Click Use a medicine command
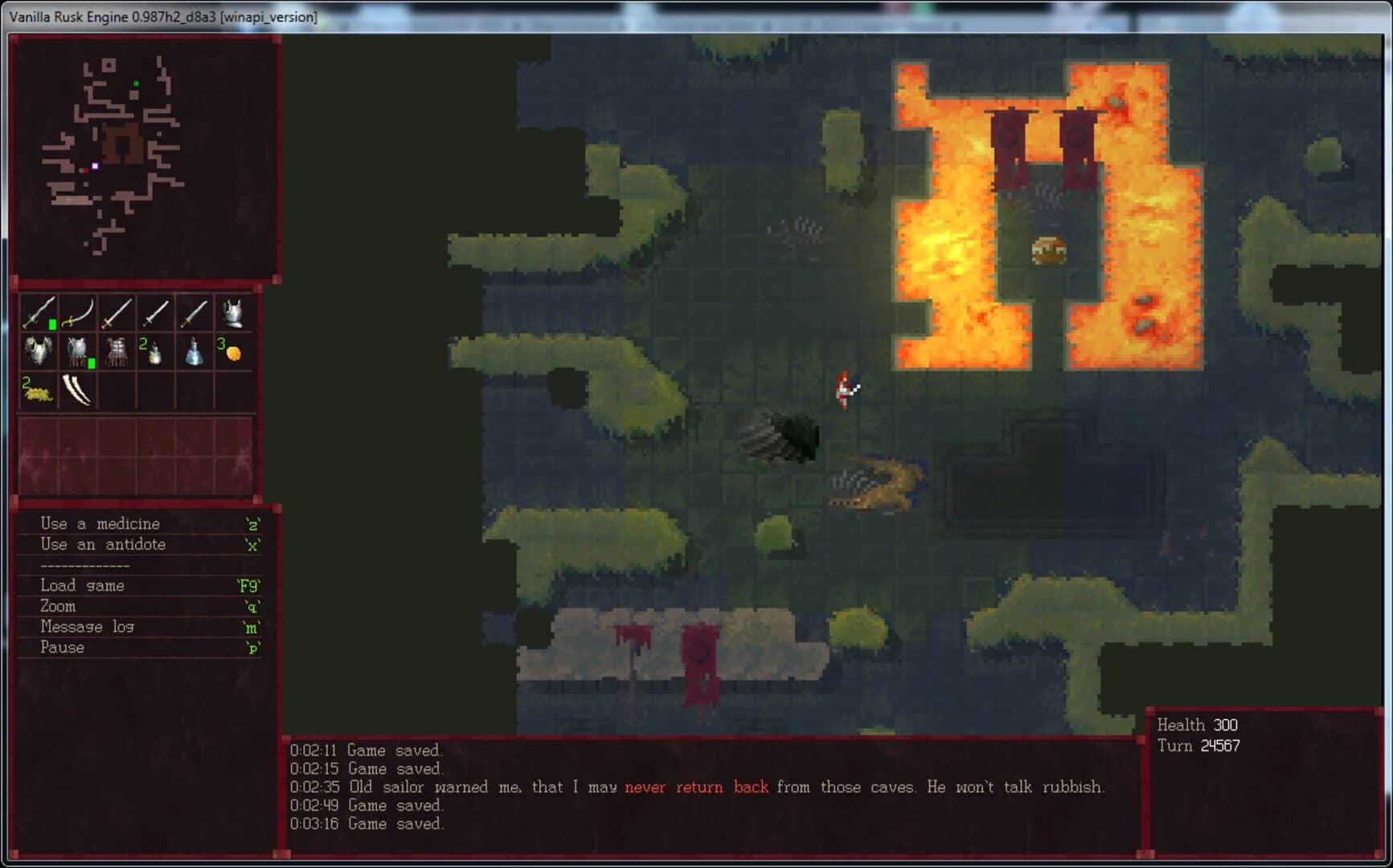 pos(99,522)
